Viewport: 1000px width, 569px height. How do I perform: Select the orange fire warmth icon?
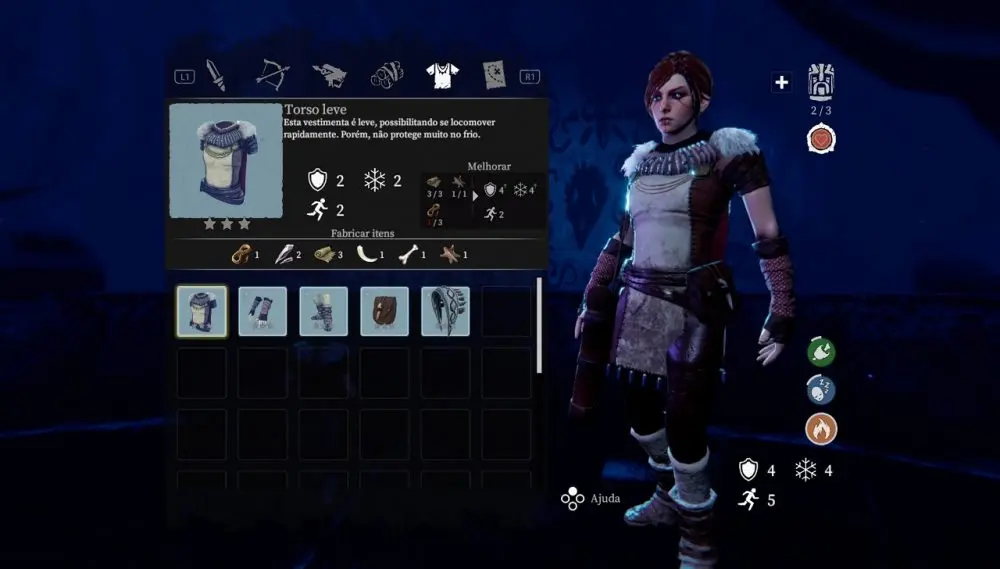pos(821,429)
